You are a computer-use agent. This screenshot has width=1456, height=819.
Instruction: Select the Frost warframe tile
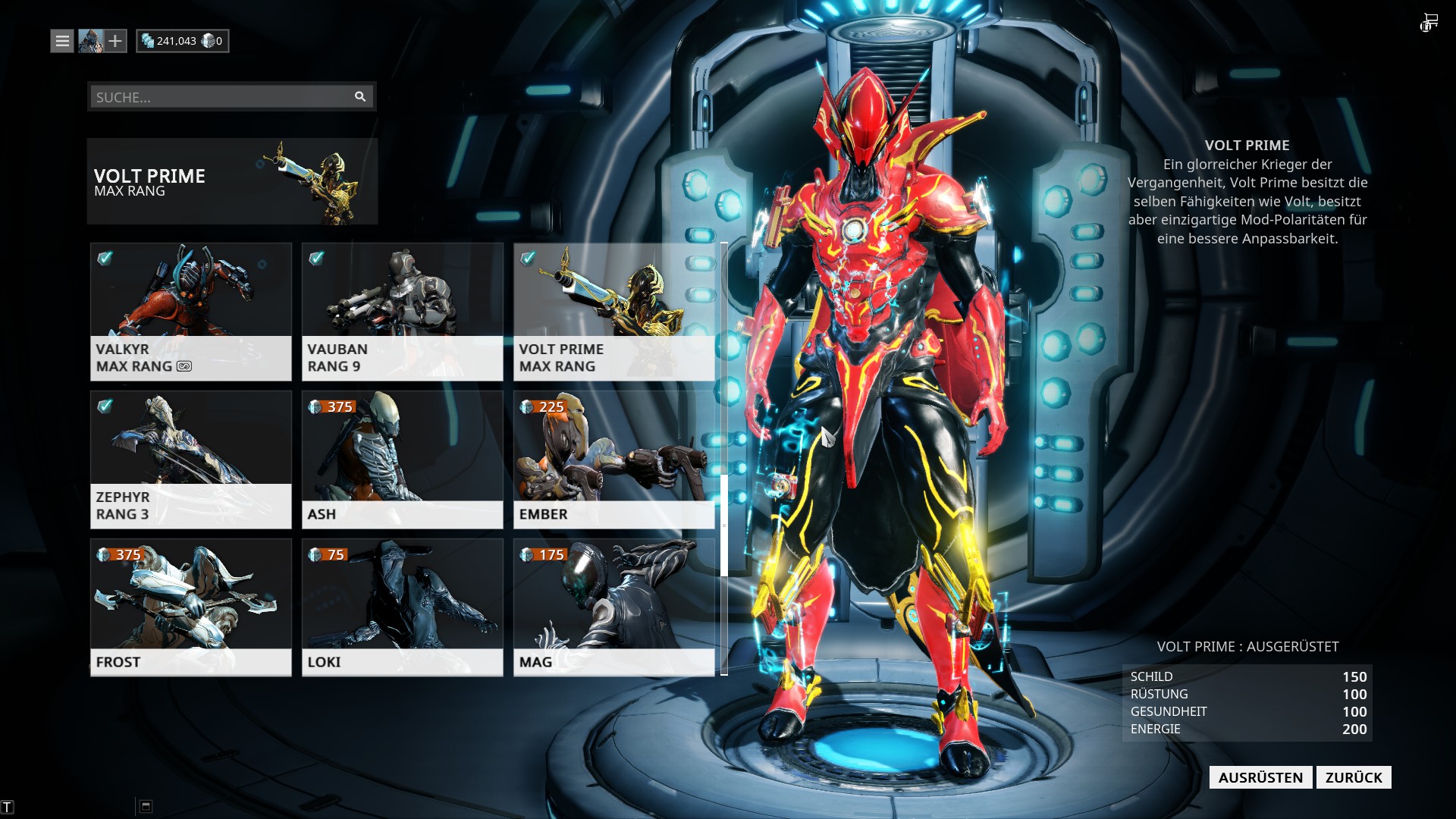tap(190, 607)
